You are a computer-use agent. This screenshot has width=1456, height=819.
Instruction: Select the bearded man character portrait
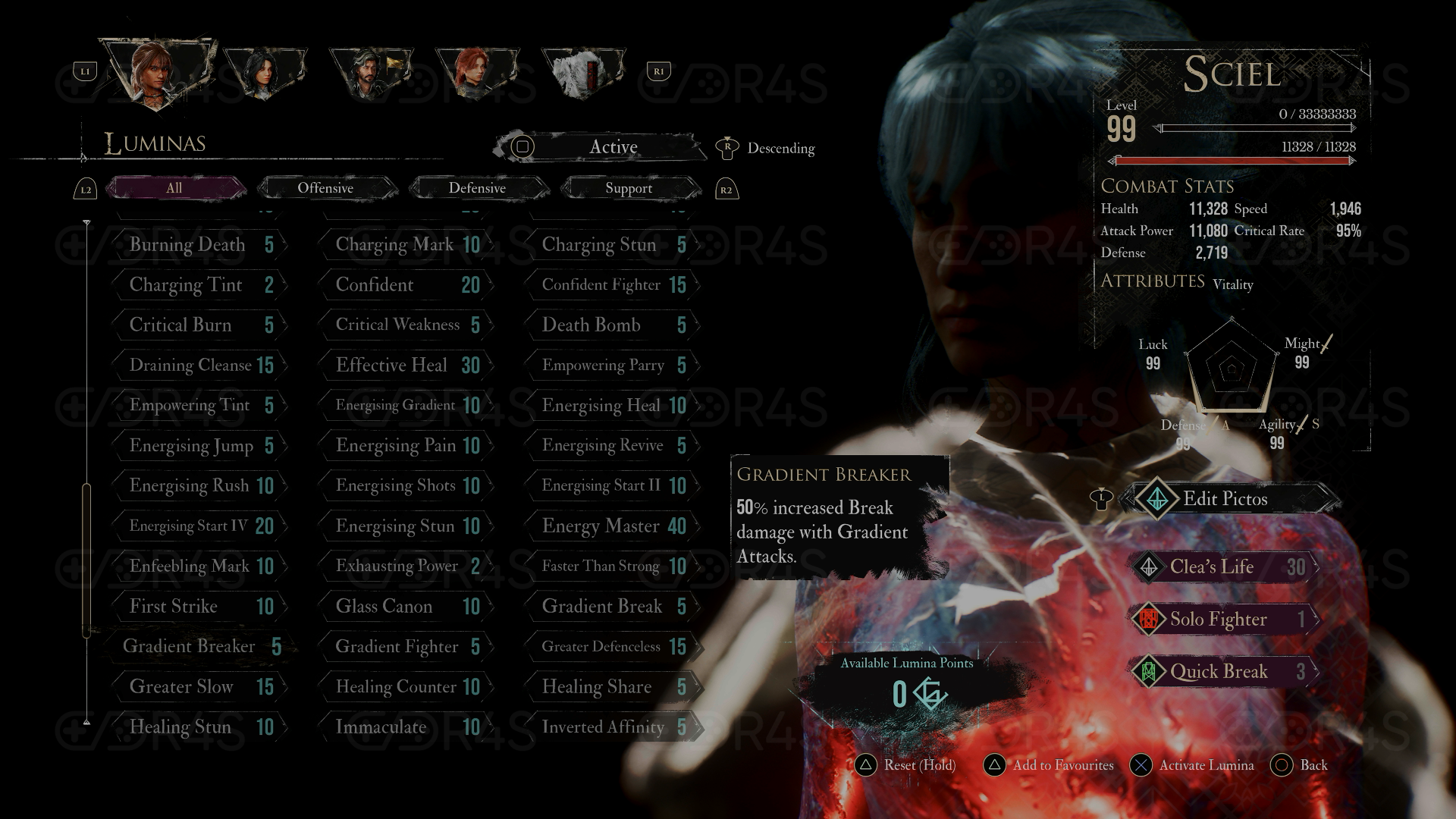(x=370, y=74)
